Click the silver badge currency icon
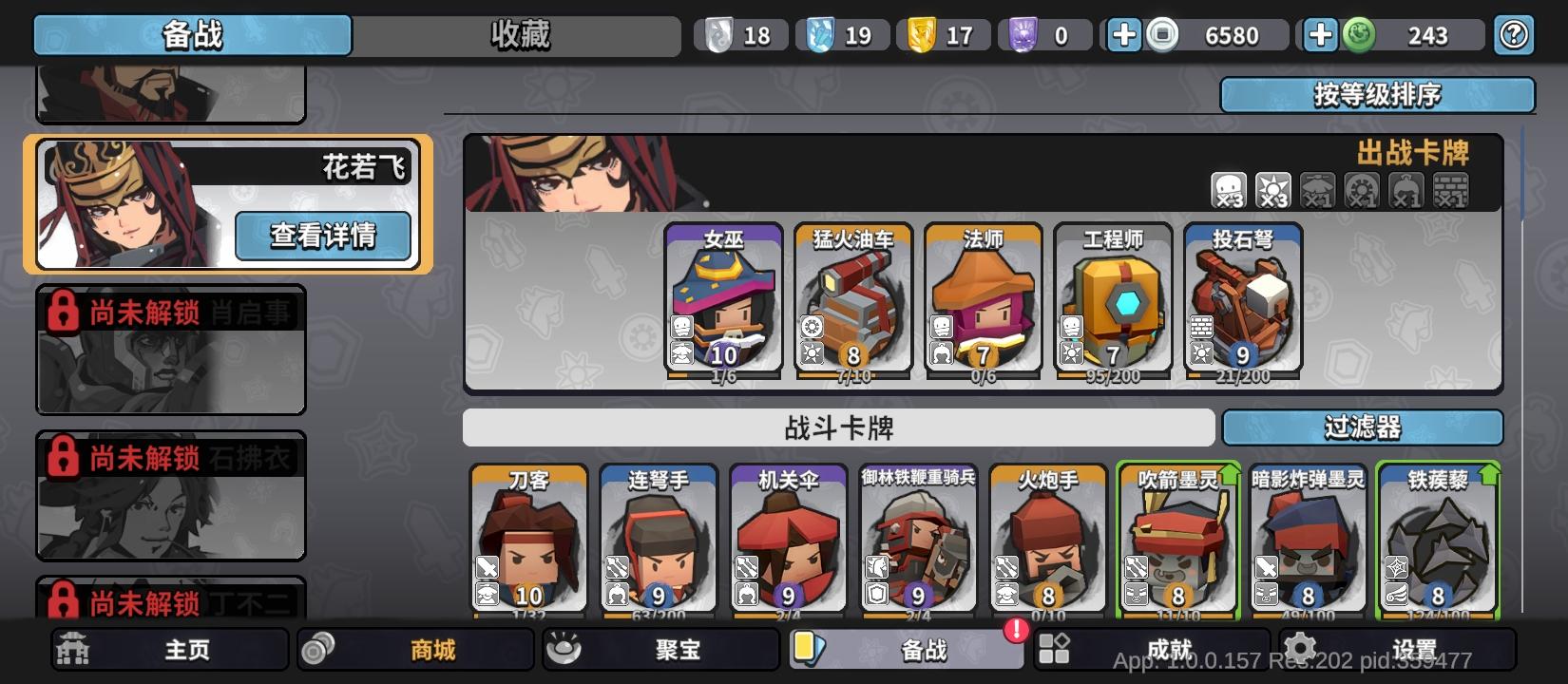This screenshot has height=684, width=1568. point(718,34)
